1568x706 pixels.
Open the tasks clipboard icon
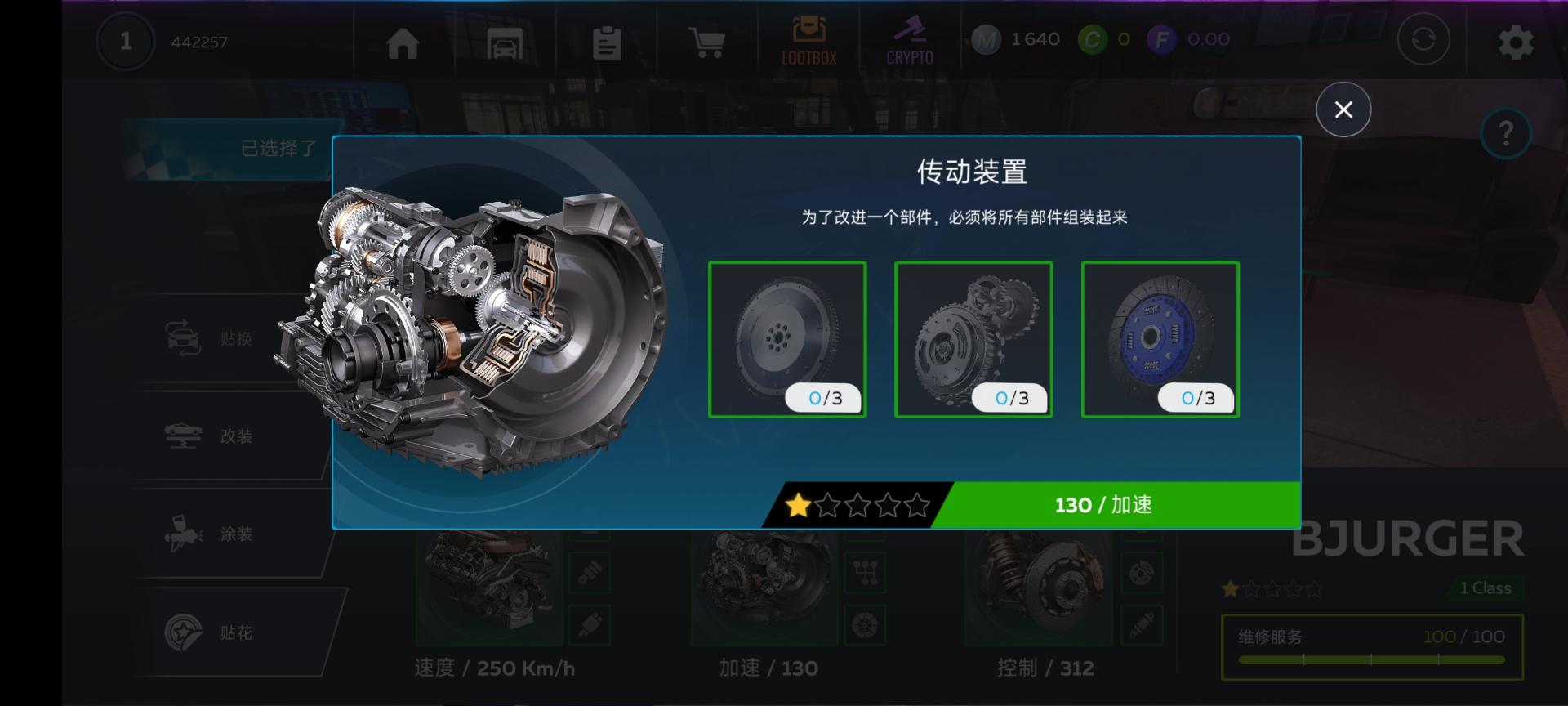point(606,42)
